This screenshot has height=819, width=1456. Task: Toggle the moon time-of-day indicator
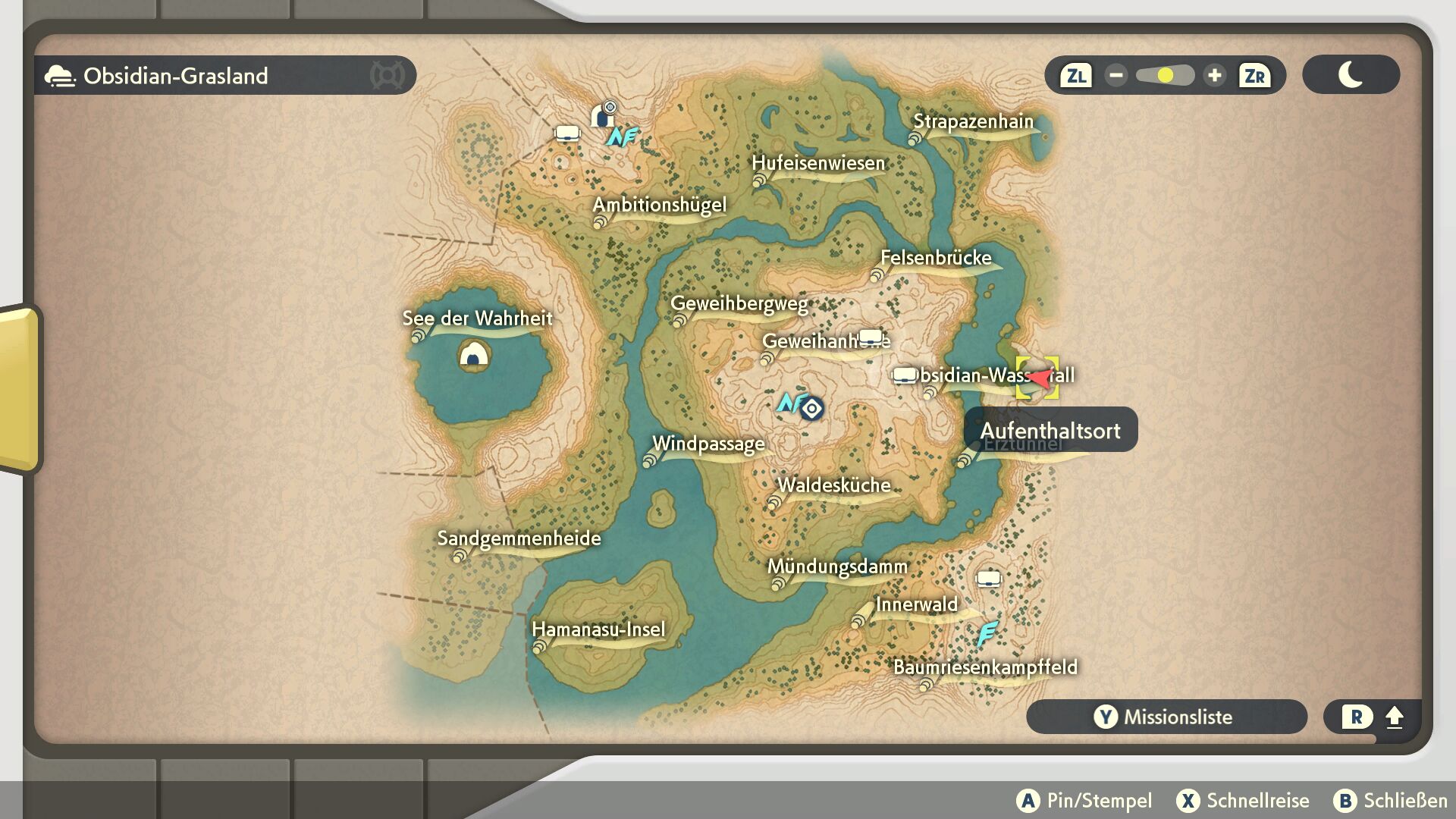click(1351, 75)
